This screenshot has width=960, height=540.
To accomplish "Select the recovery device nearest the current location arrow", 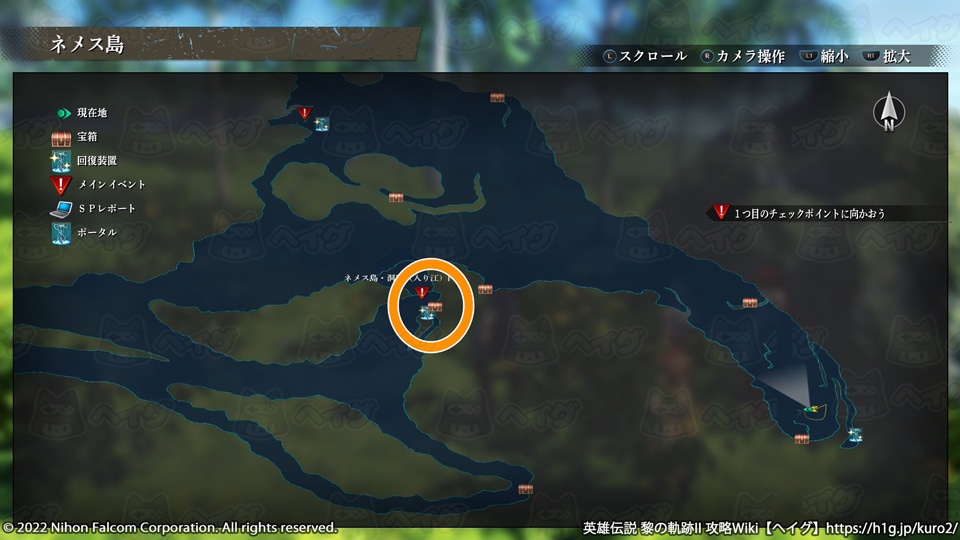I will pos(855,434).
